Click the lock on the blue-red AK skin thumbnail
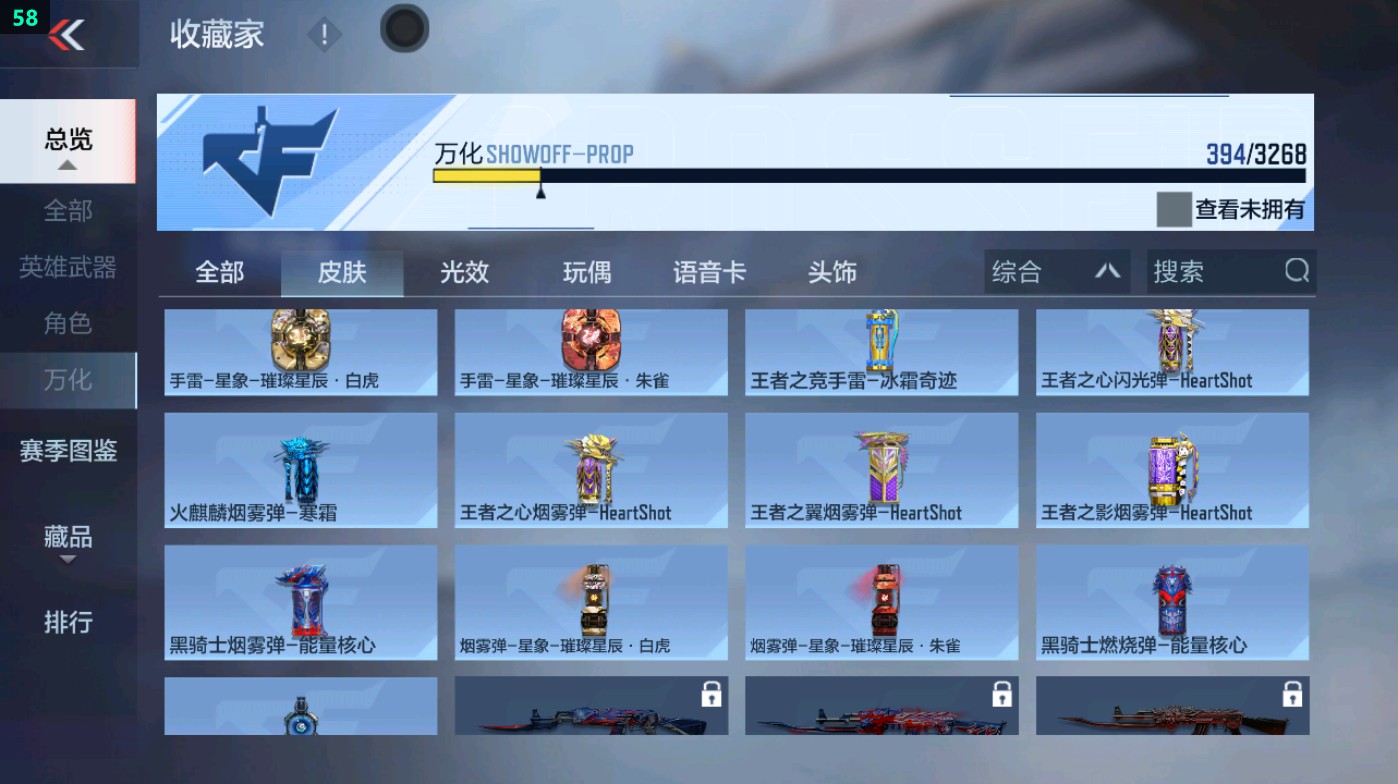The height and width of the screenshot is (784, 1398). 712,695
